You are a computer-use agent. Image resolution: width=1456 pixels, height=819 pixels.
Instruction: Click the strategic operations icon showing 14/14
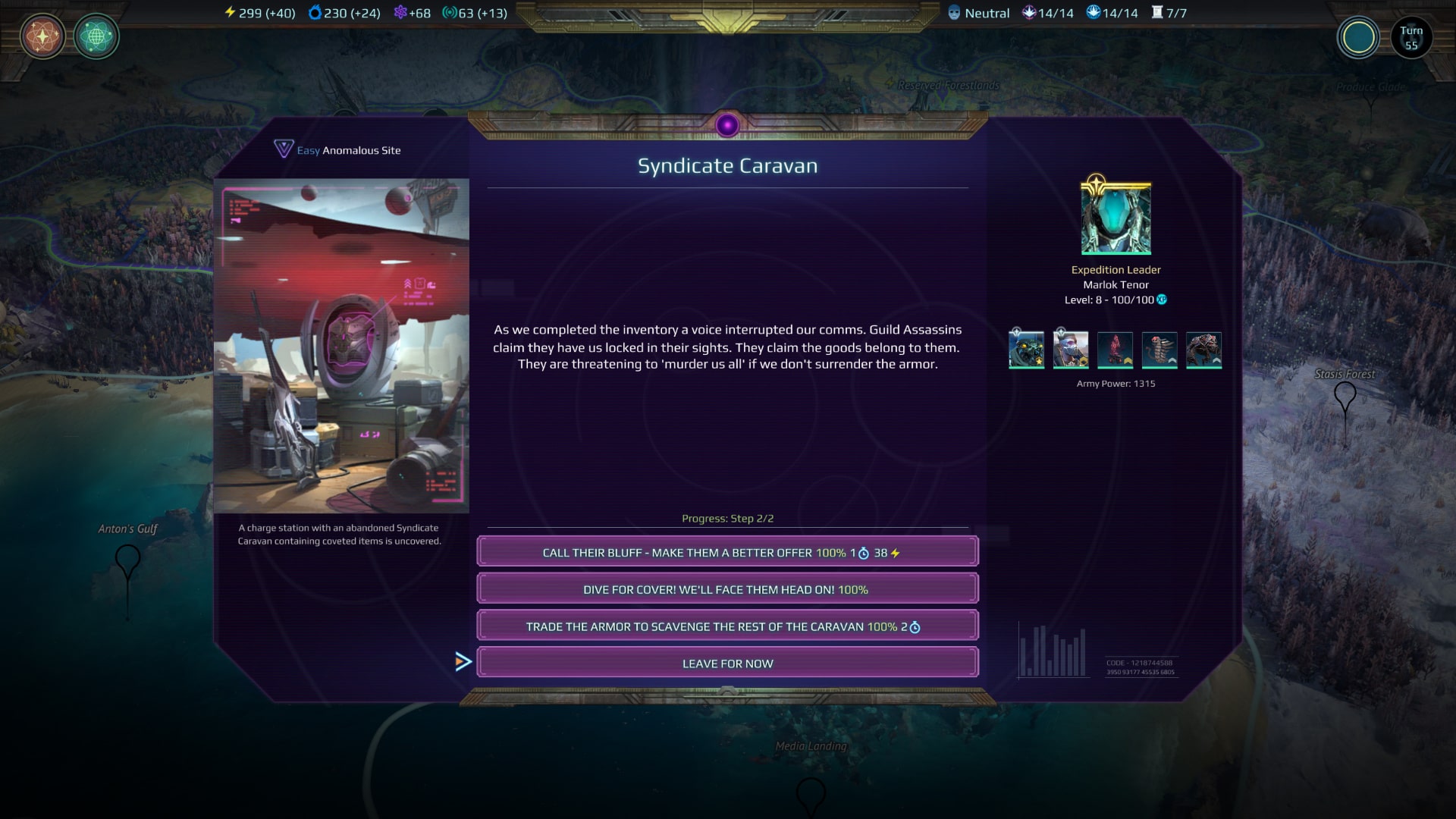[1092, 12]
